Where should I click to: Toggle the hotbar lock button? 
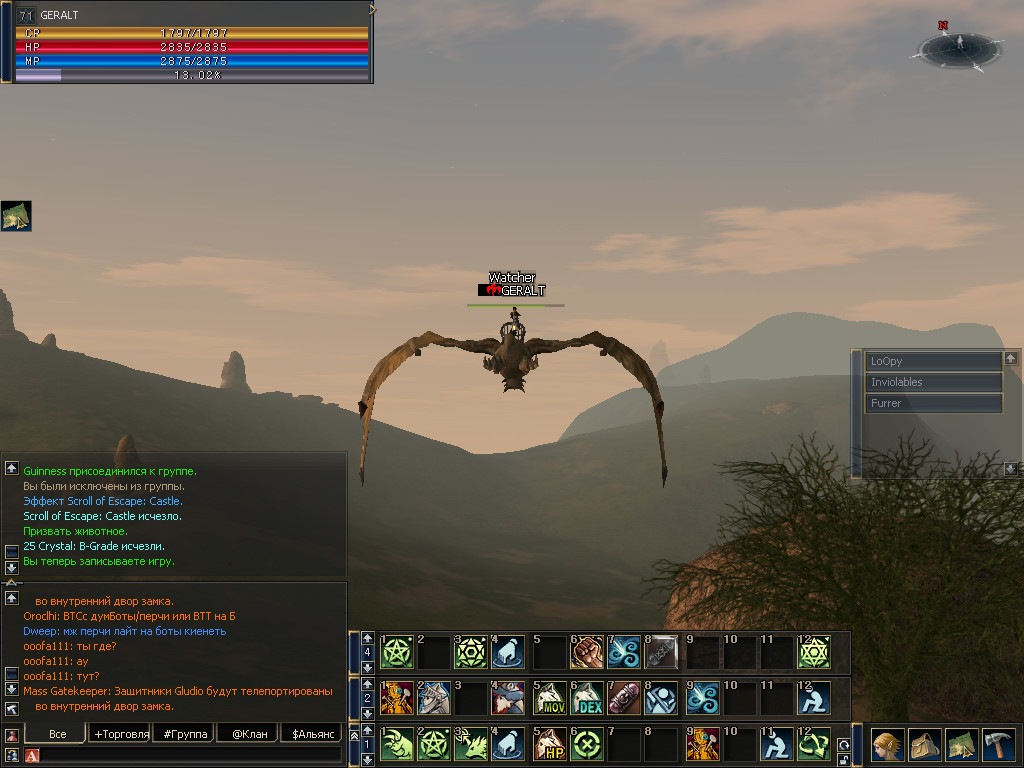coord(844,760)
